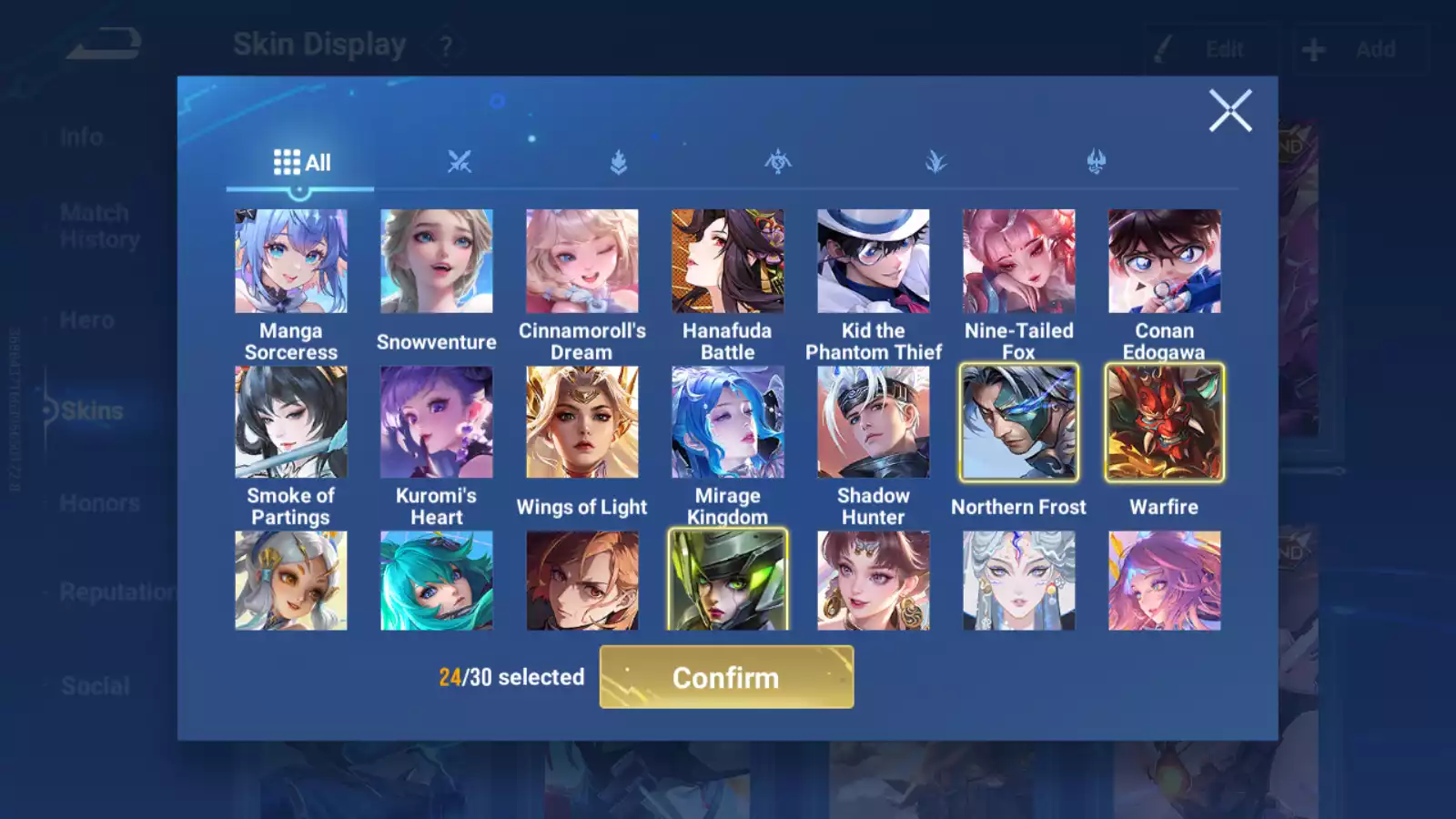Image resolution: width=1456 pixels, height=819 pixels.
Task: Deselect the highlighted Warfire skin
Action: [x=1165, y=423]
